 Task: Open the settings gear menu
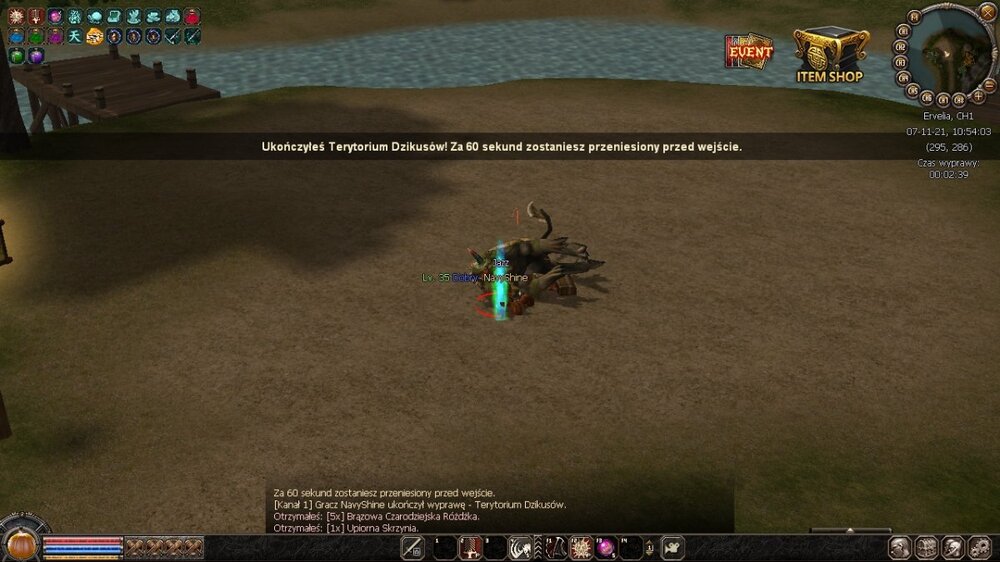pyautogui.click(x=979, y=548)
